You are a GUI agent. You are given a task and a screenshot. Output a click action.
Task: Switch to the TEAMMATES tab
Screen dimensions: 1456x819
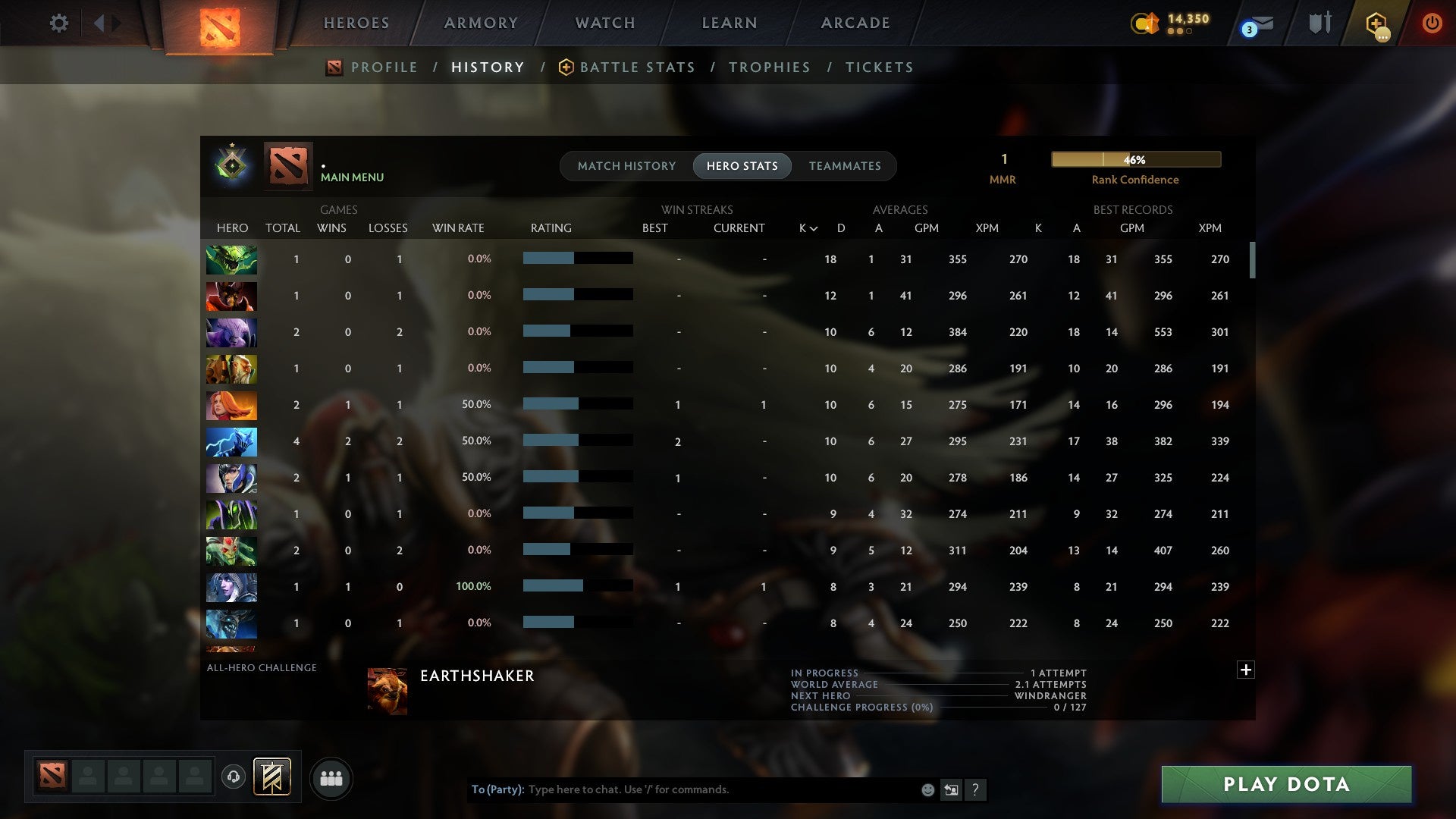[x=845, y=165]
